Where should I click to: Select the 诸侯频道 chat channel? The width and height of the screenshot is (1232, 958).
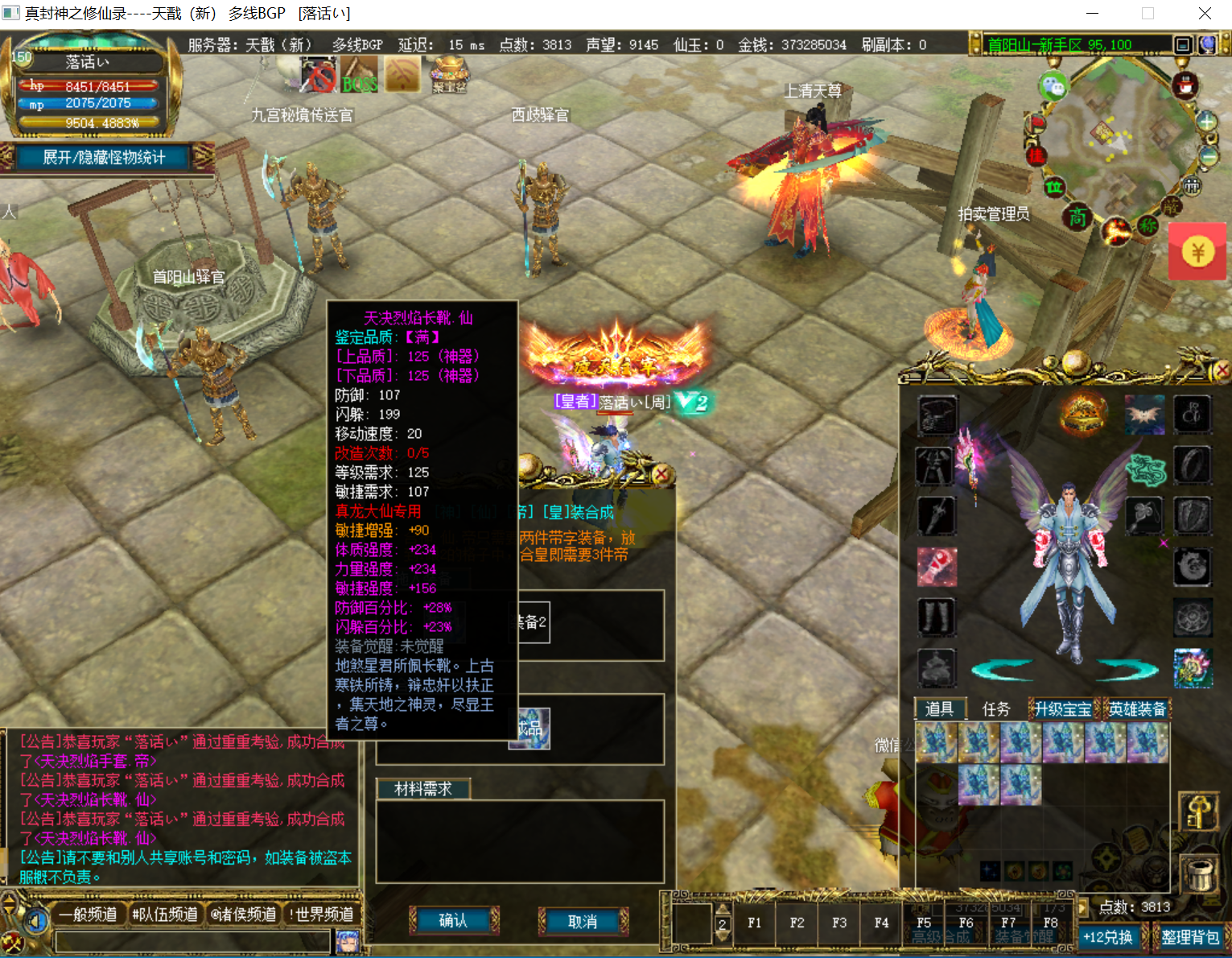point(243,914)
